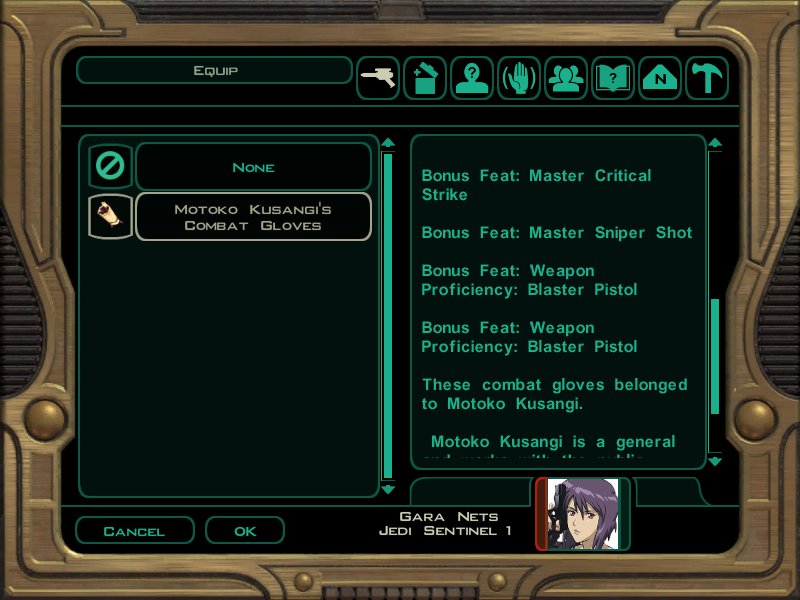The image size is (800, 600).
Task: Choose Motoko Kusangi's Combat Gloves
Action: point(253,217)
